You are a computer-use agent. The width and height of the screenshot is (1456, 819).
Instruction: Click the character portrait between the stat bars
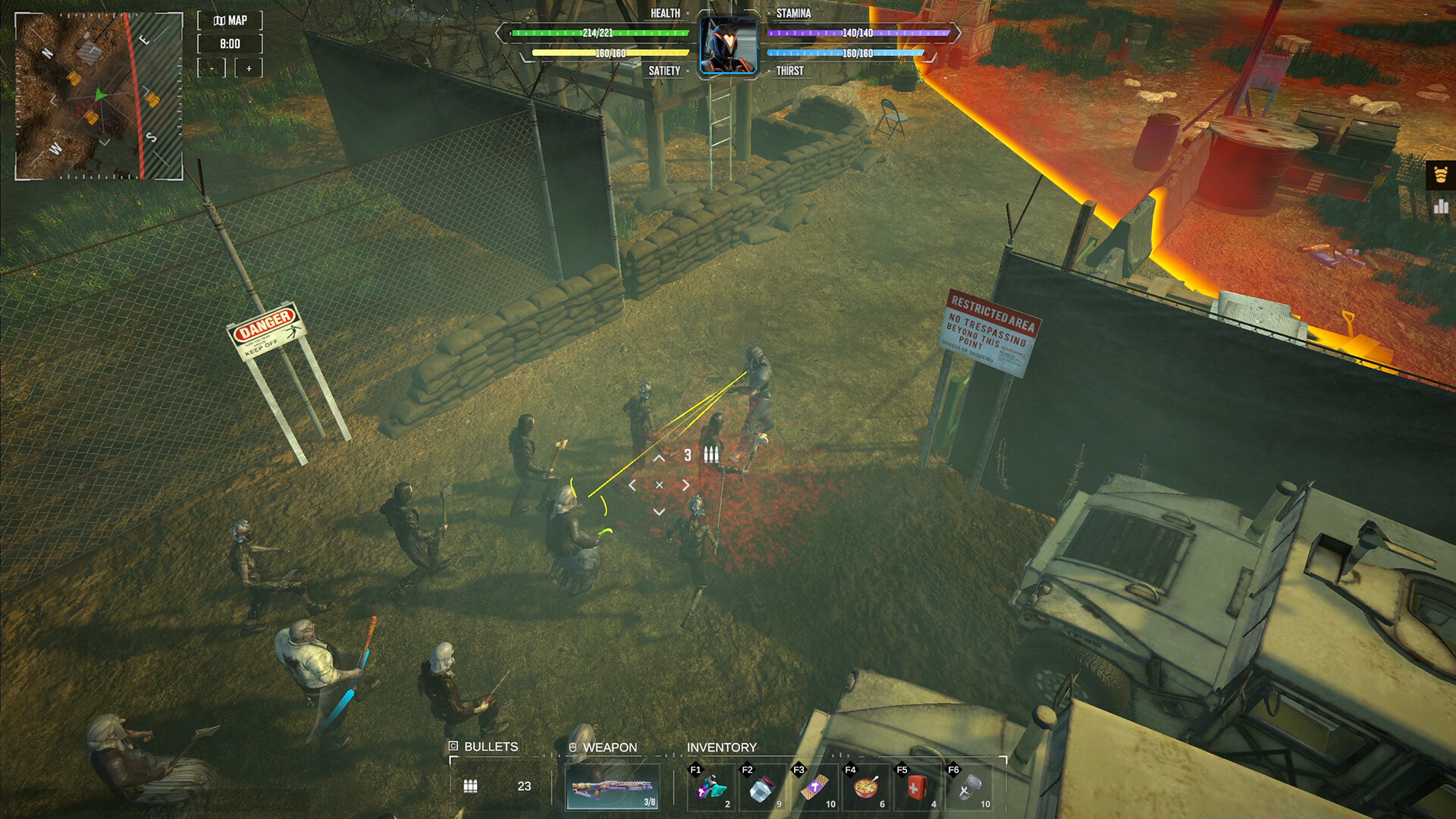click(728, 45)
